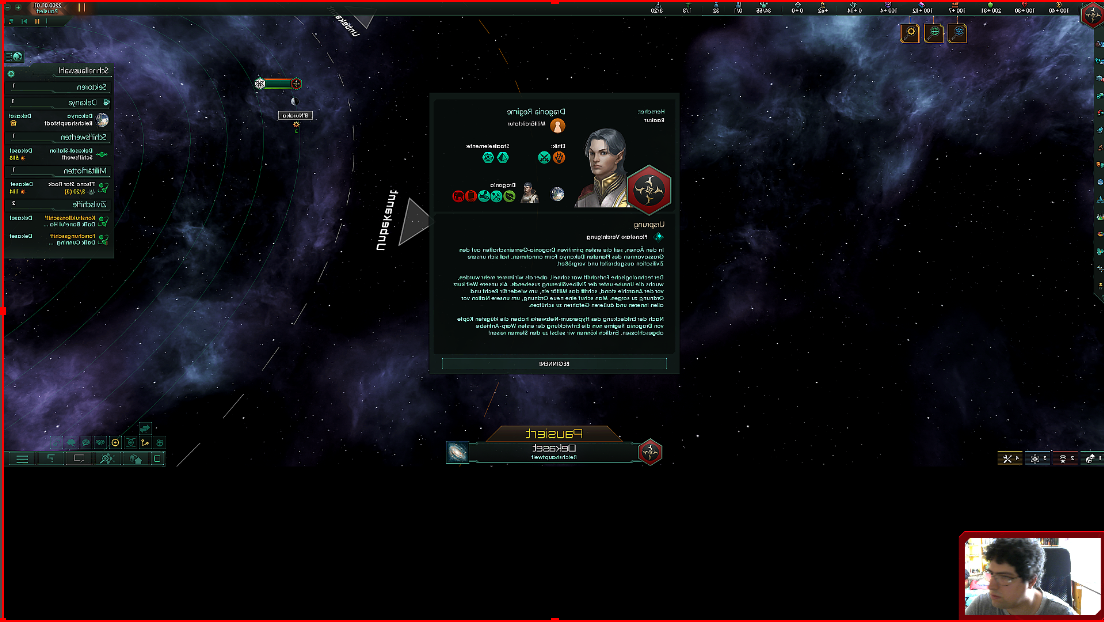1104x622 pixels.
Task: Open outliner settings gear icon
Action: click(11, 73)
